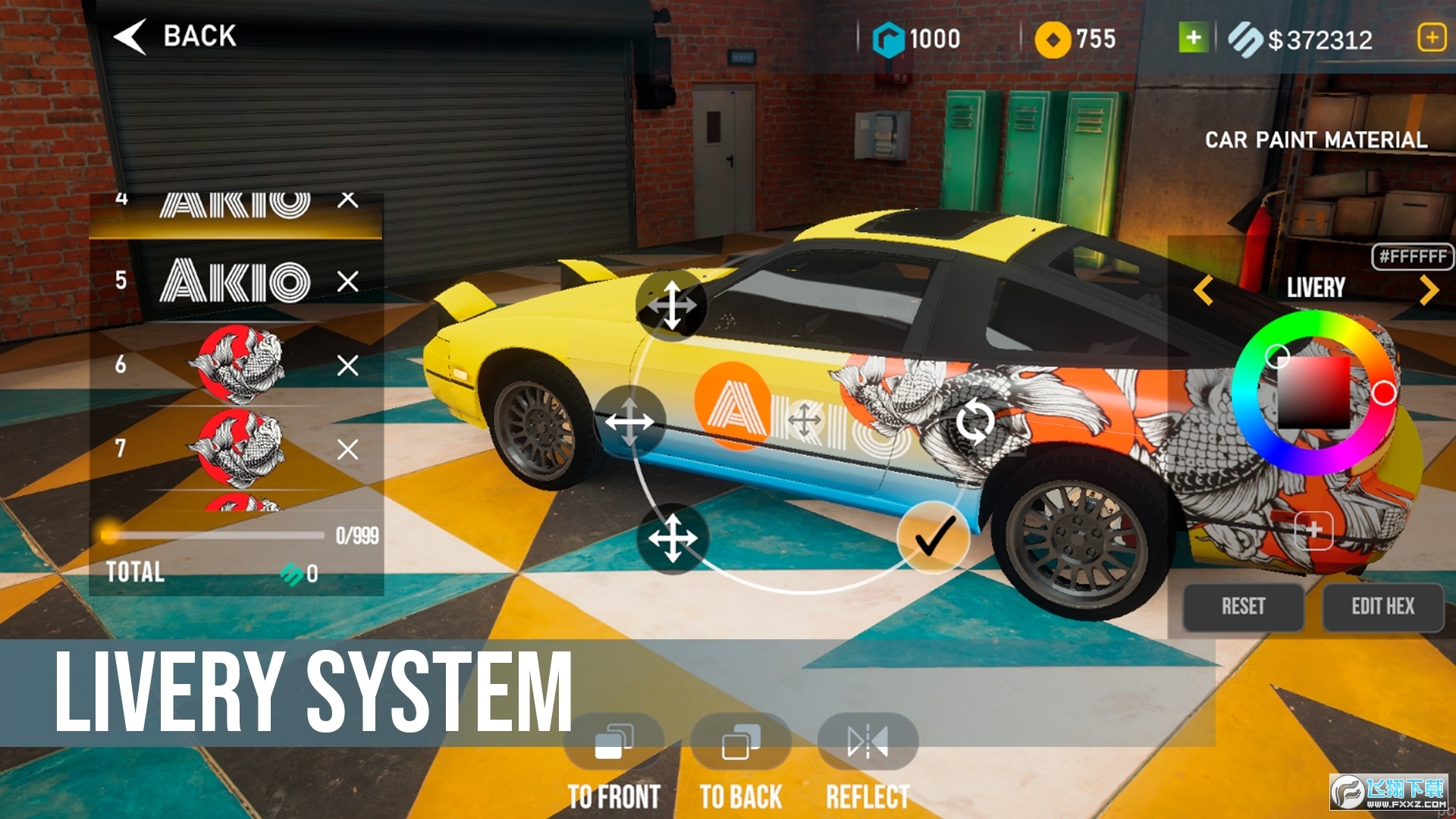Add more cash with the yellow plus
The height and width of the screenshot is (819, 1456).
point(1431,37)
